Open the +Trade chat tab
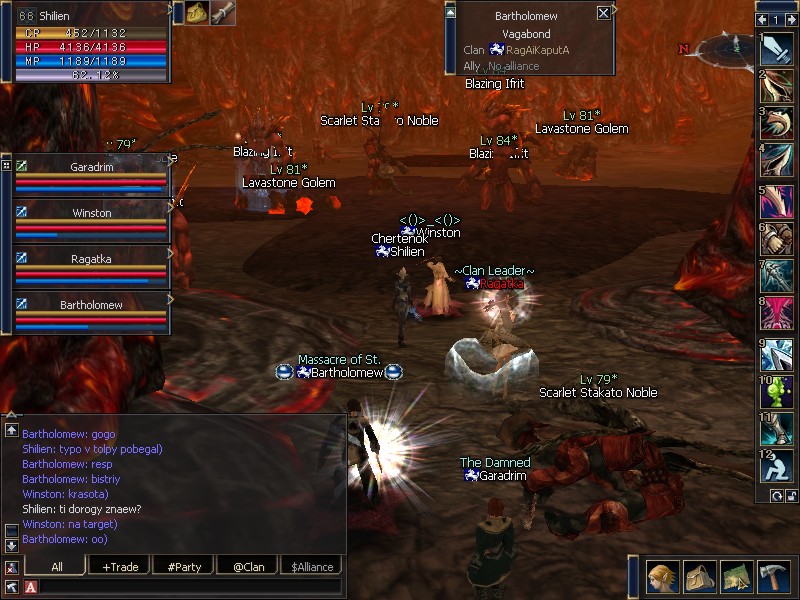Image resolution: width=800 pixels, height=600 pixels. [120, 567]
